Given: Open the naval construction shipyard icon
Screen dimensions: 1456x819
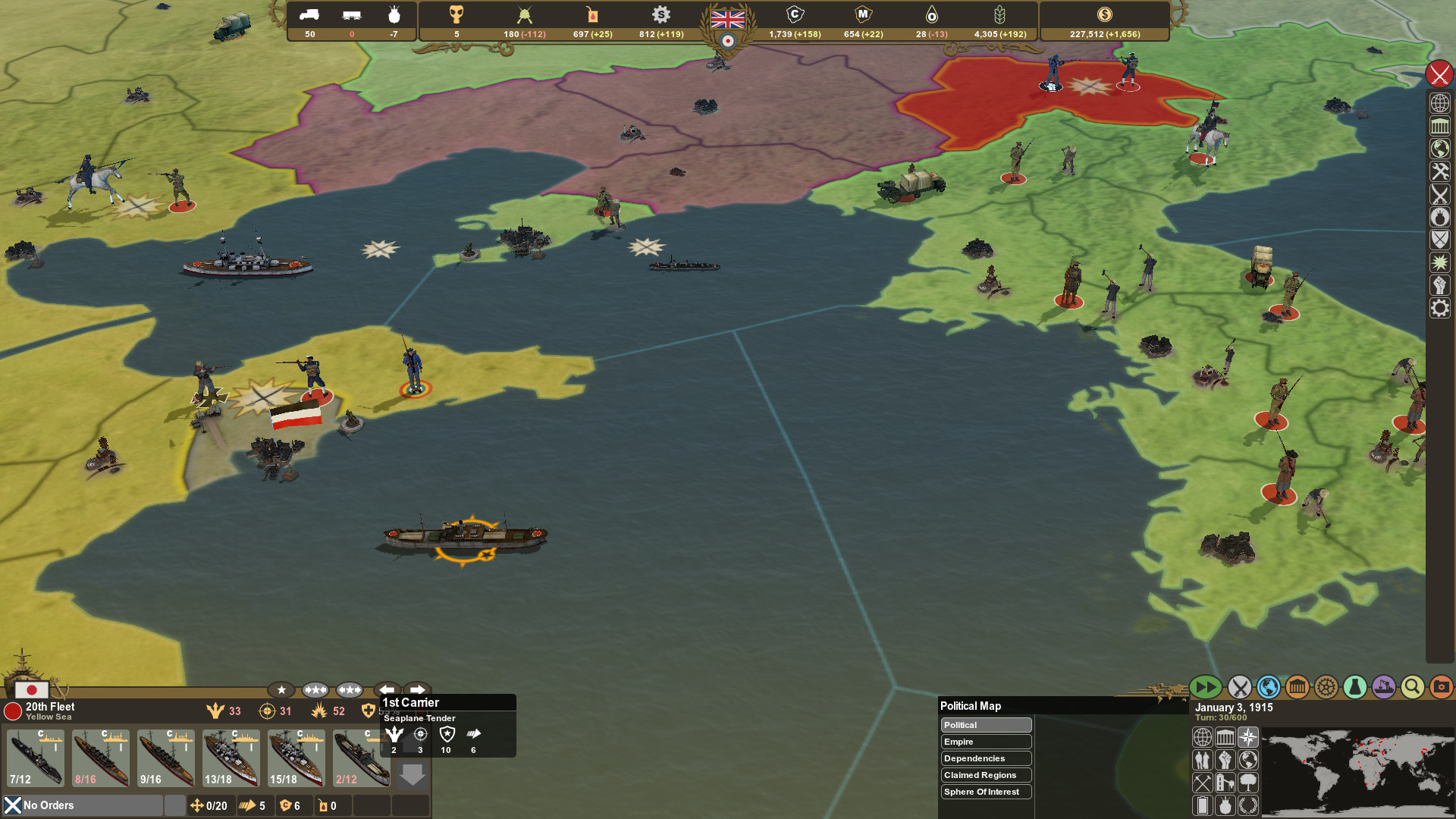Looking at the screenshot, I should pos(1384,687).
